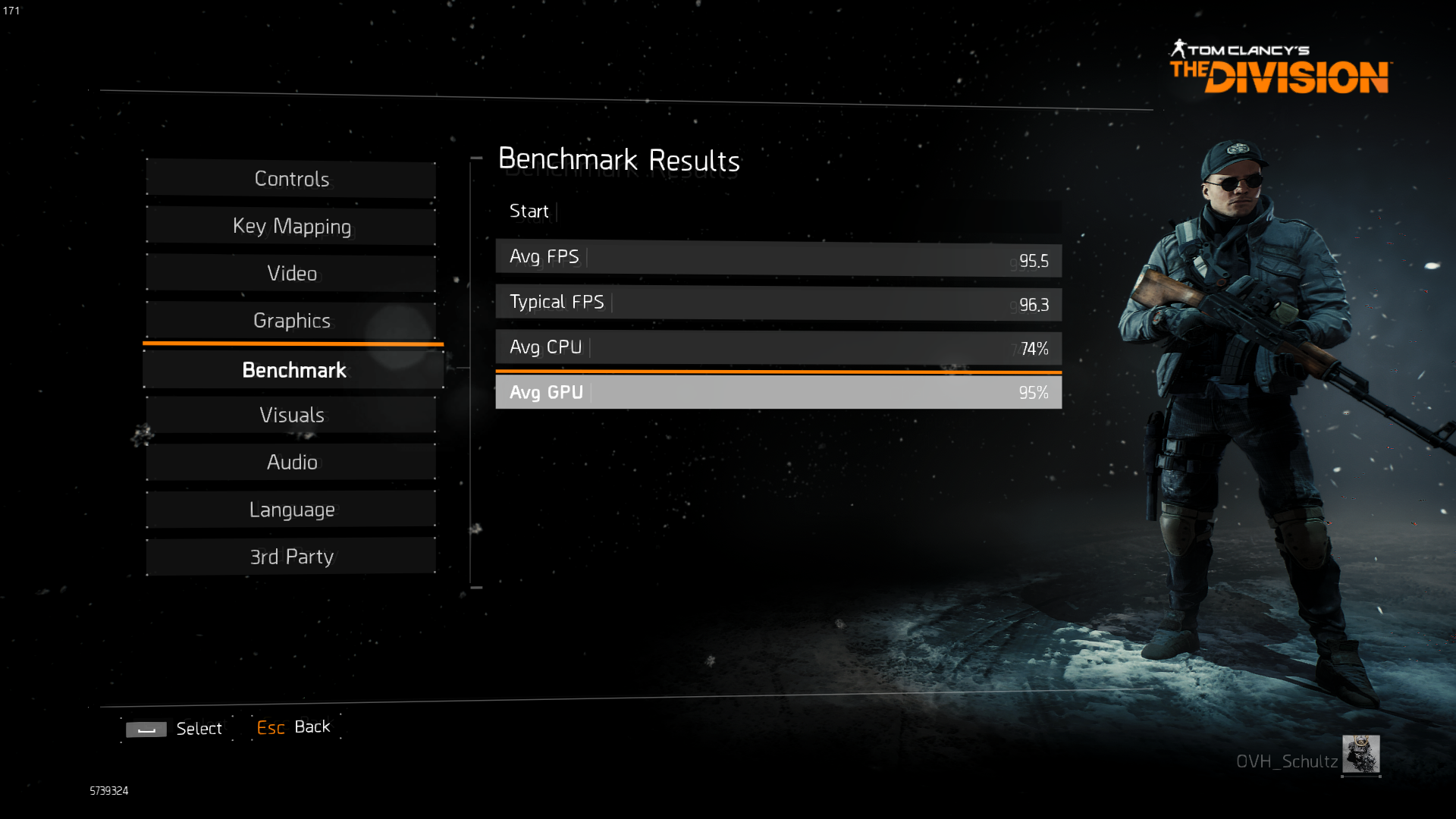1456x819 pixels.
Task: Select the Avg FPS result row
Action: [x=778, y=258]
